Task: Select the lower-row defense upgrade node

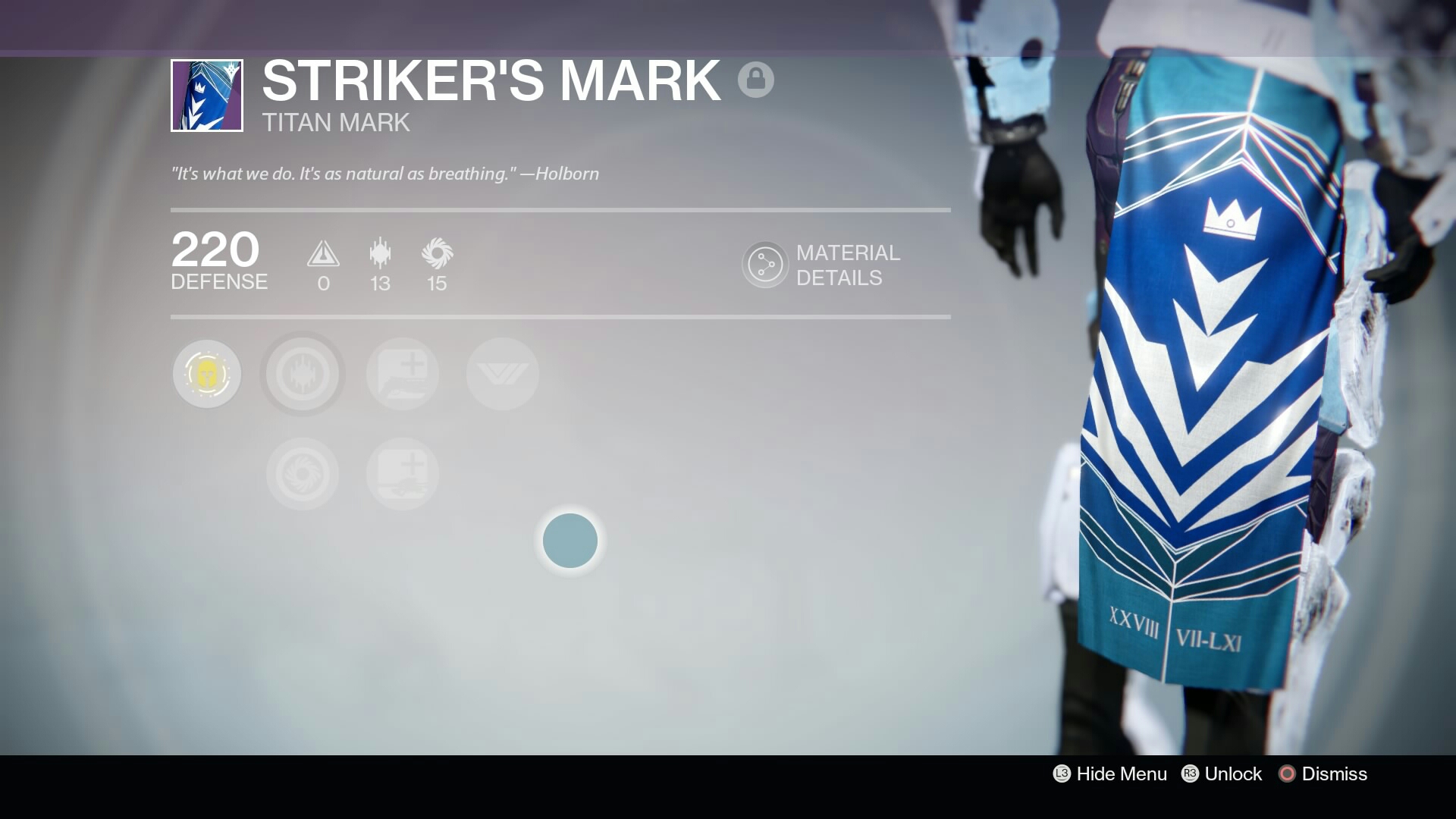Action: click(403, 473)
